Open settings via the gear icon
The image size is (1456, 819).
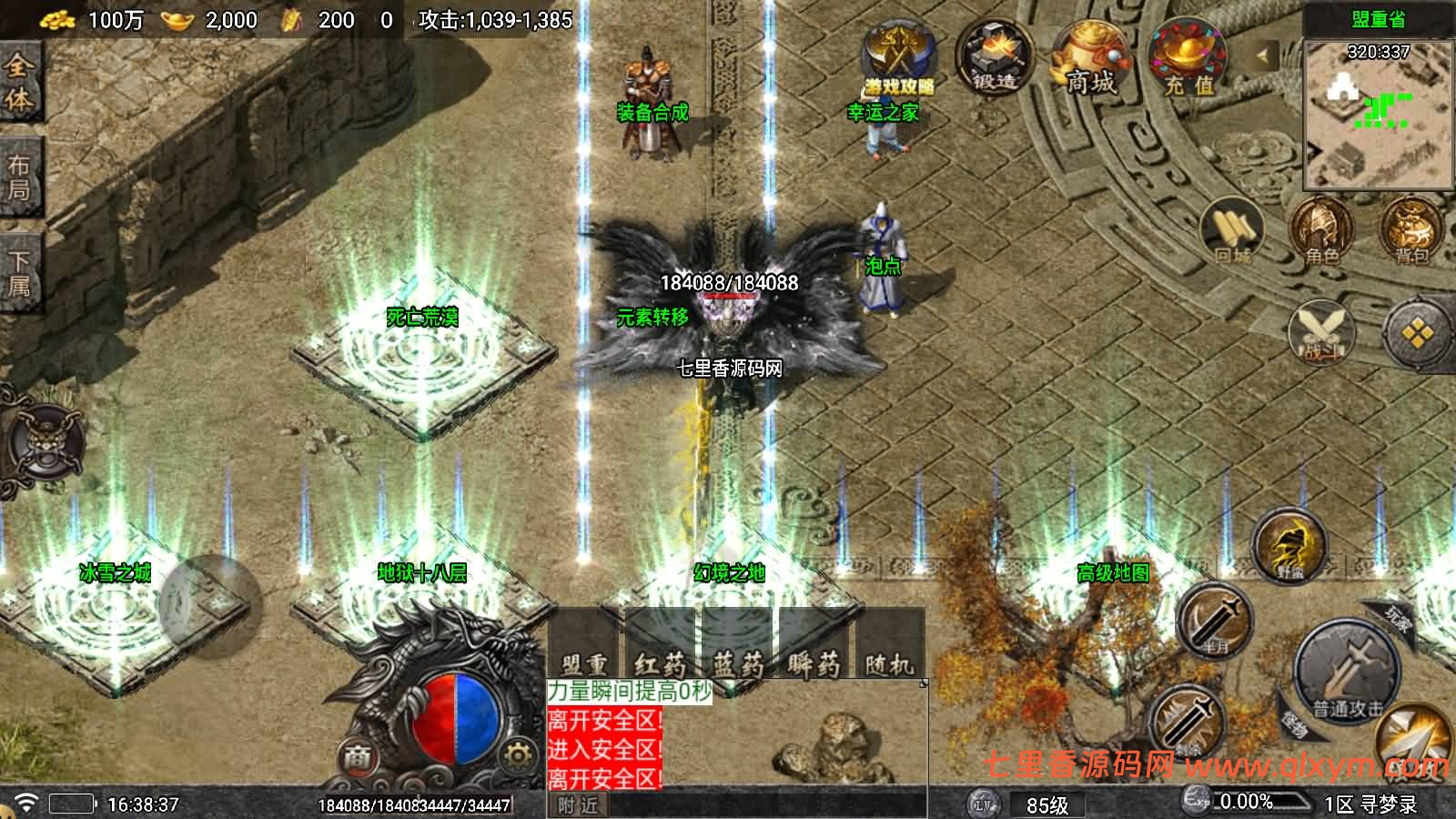tap(517, 755)
